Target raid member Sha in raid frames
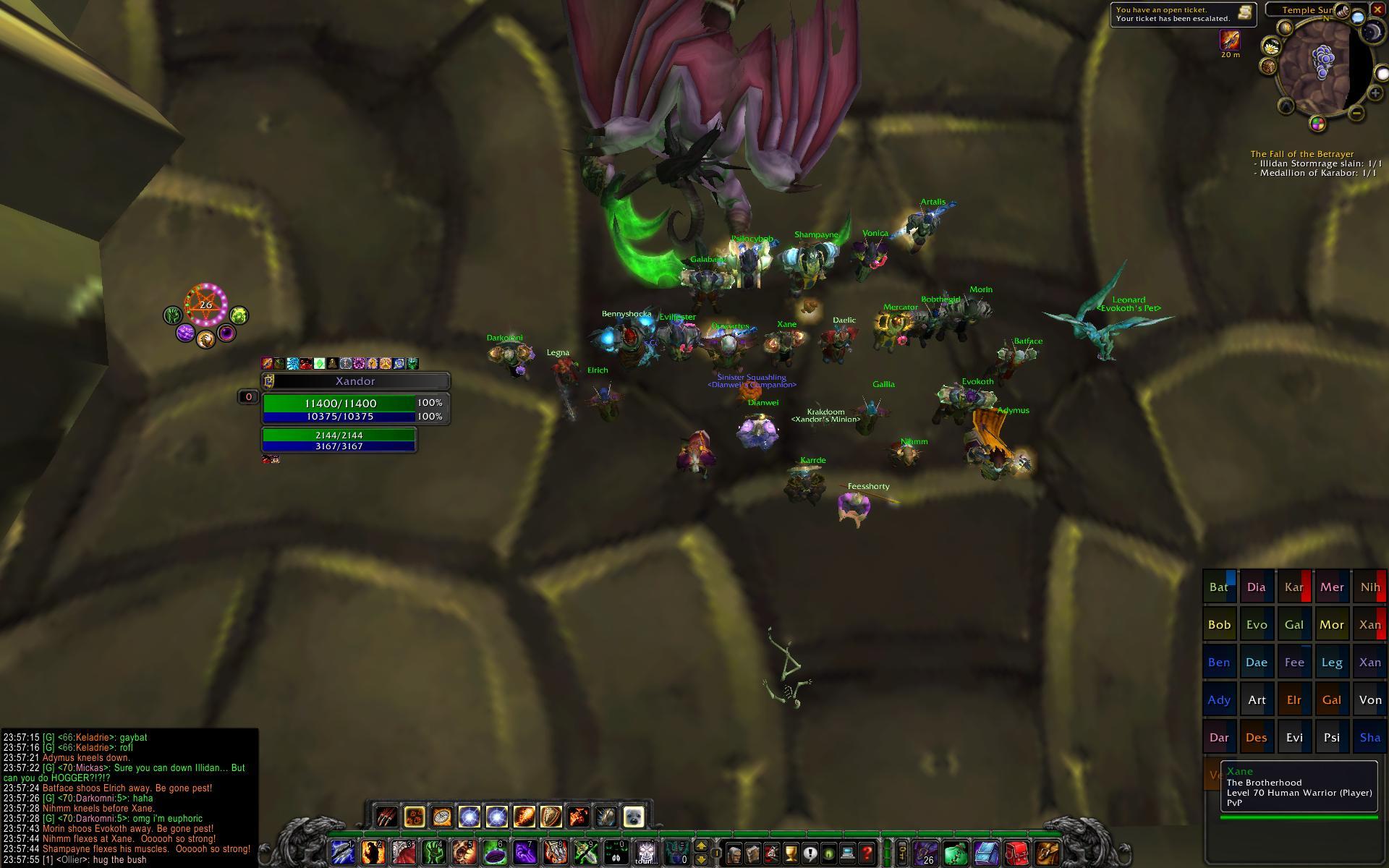This screenshot has width=1389, height=868. click(x=1369, y=738)
